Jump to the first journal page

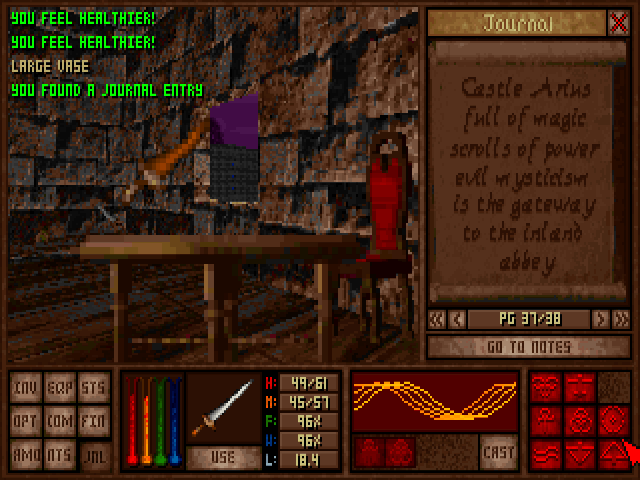(437, 319)
